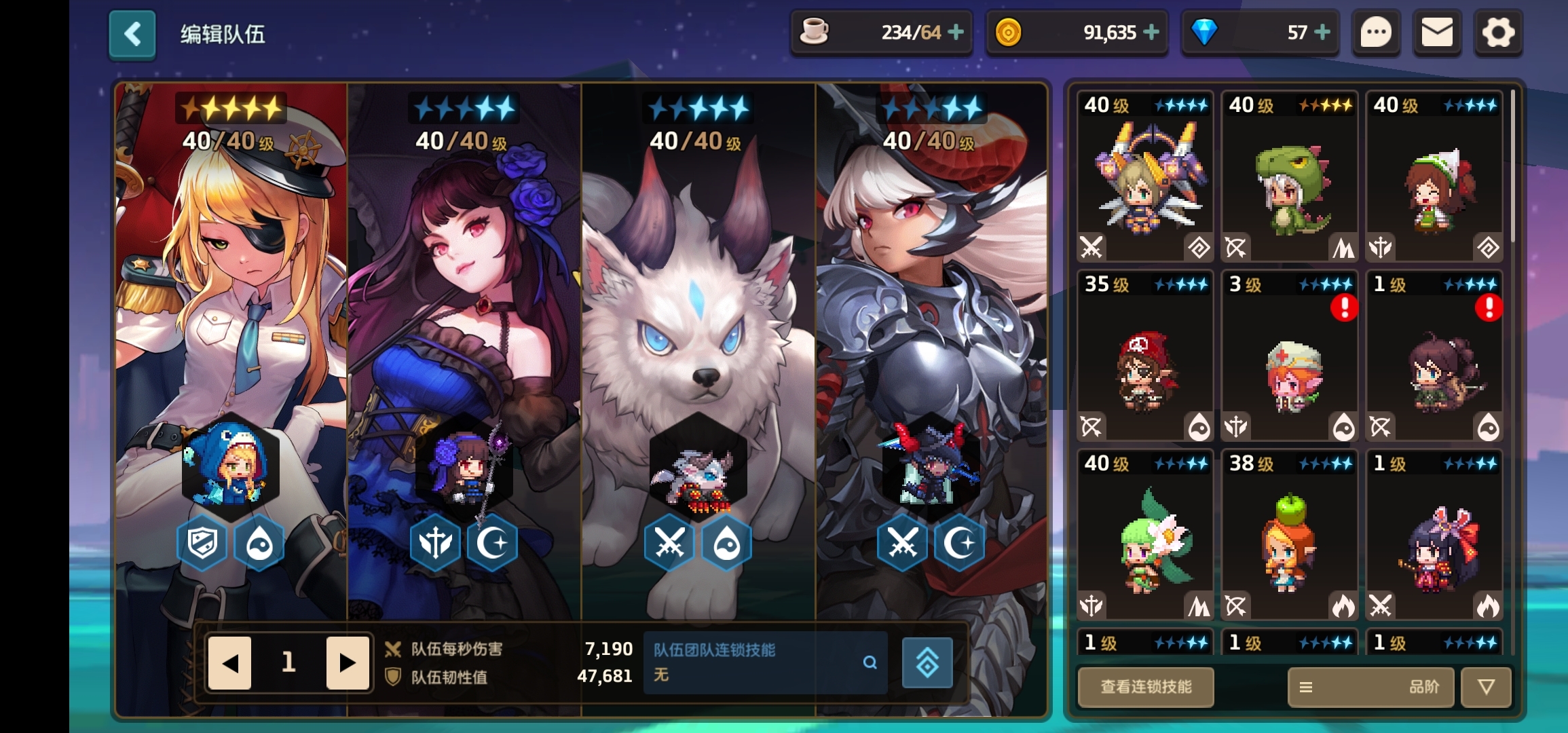Toggle the sort order triangle button
The image size is (1568, 733).
1486,687
